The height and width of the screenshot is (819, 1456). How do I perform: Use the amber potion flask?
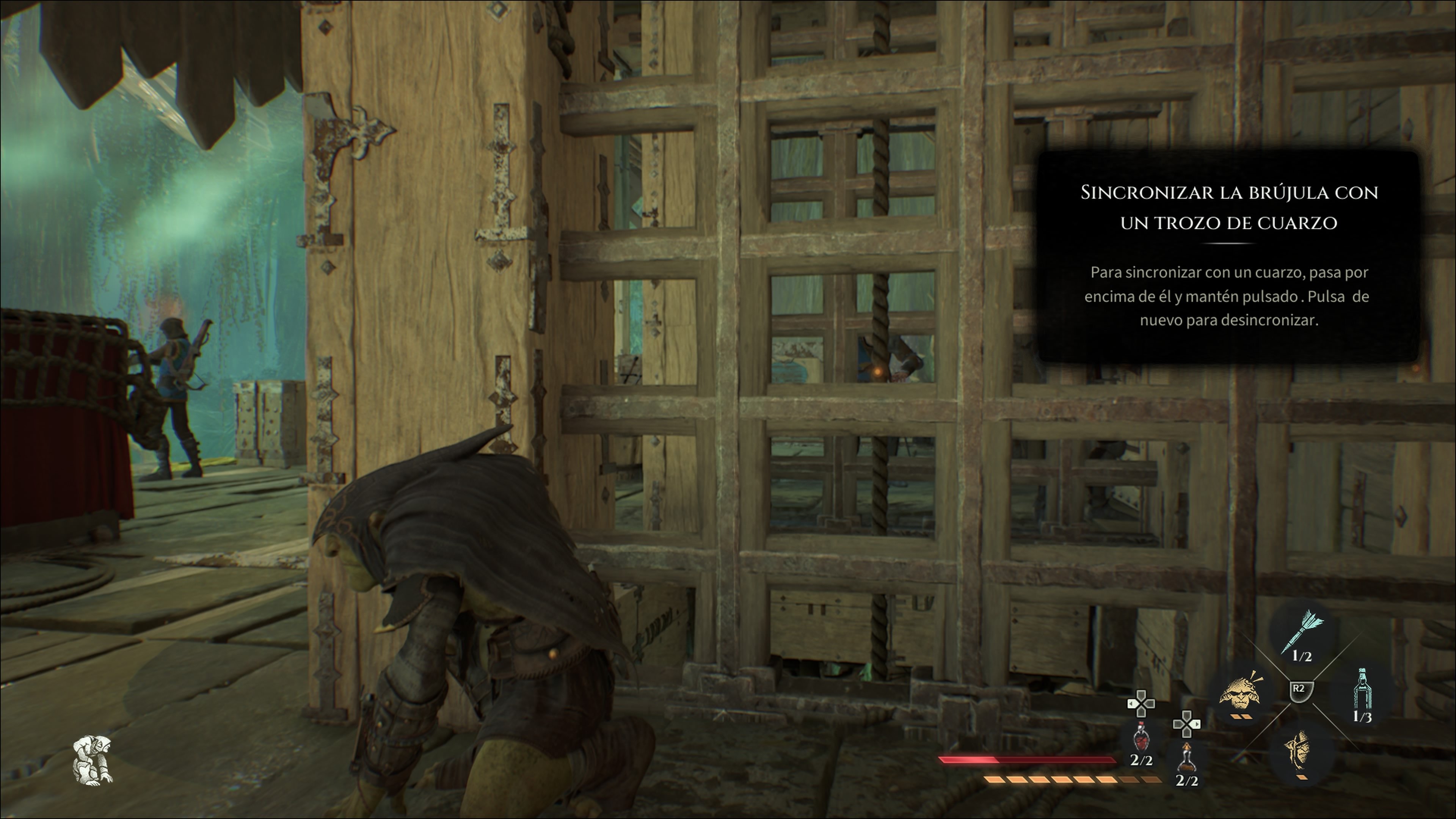(1186, 757)
